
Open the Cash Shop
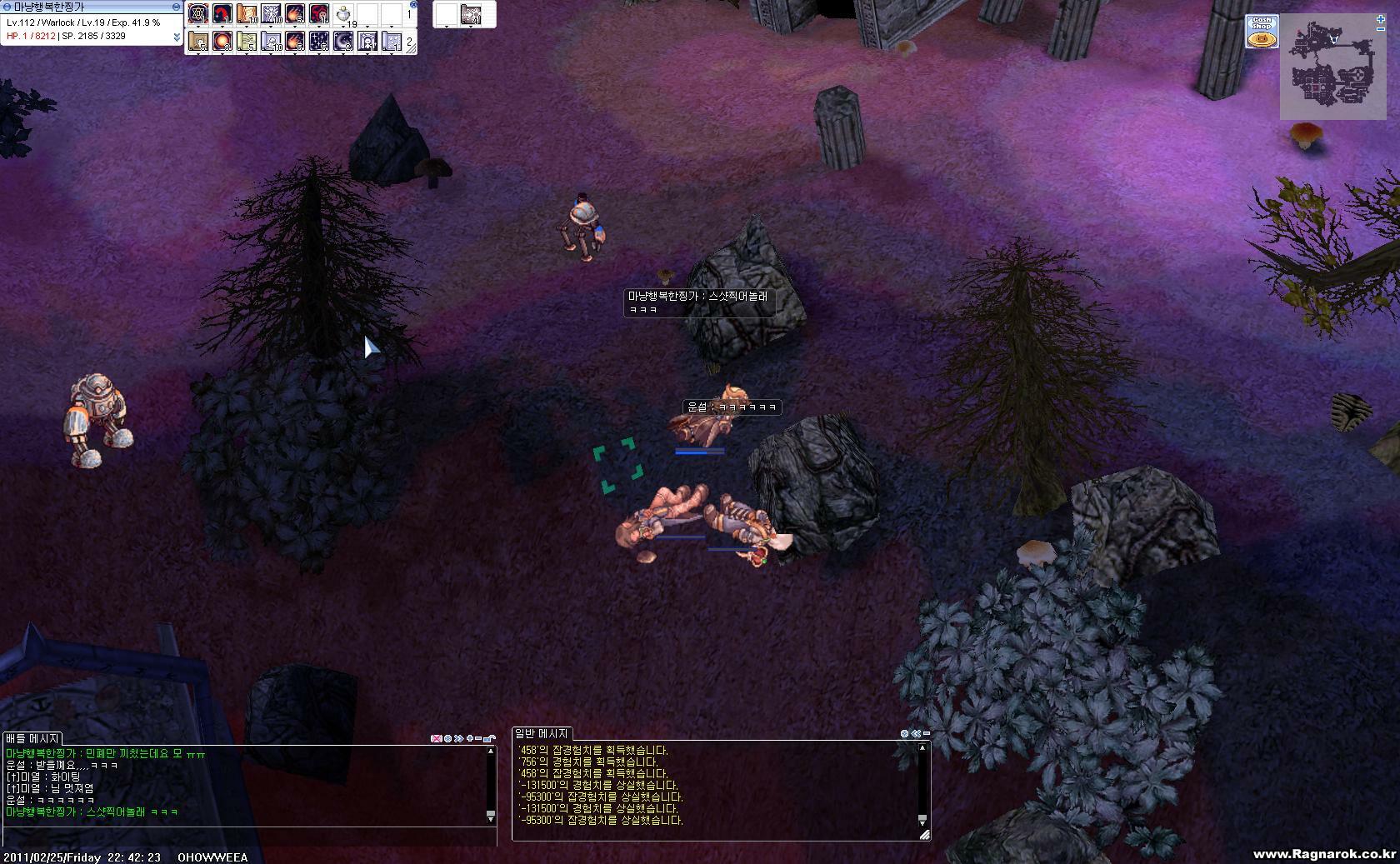point(1262,31)
